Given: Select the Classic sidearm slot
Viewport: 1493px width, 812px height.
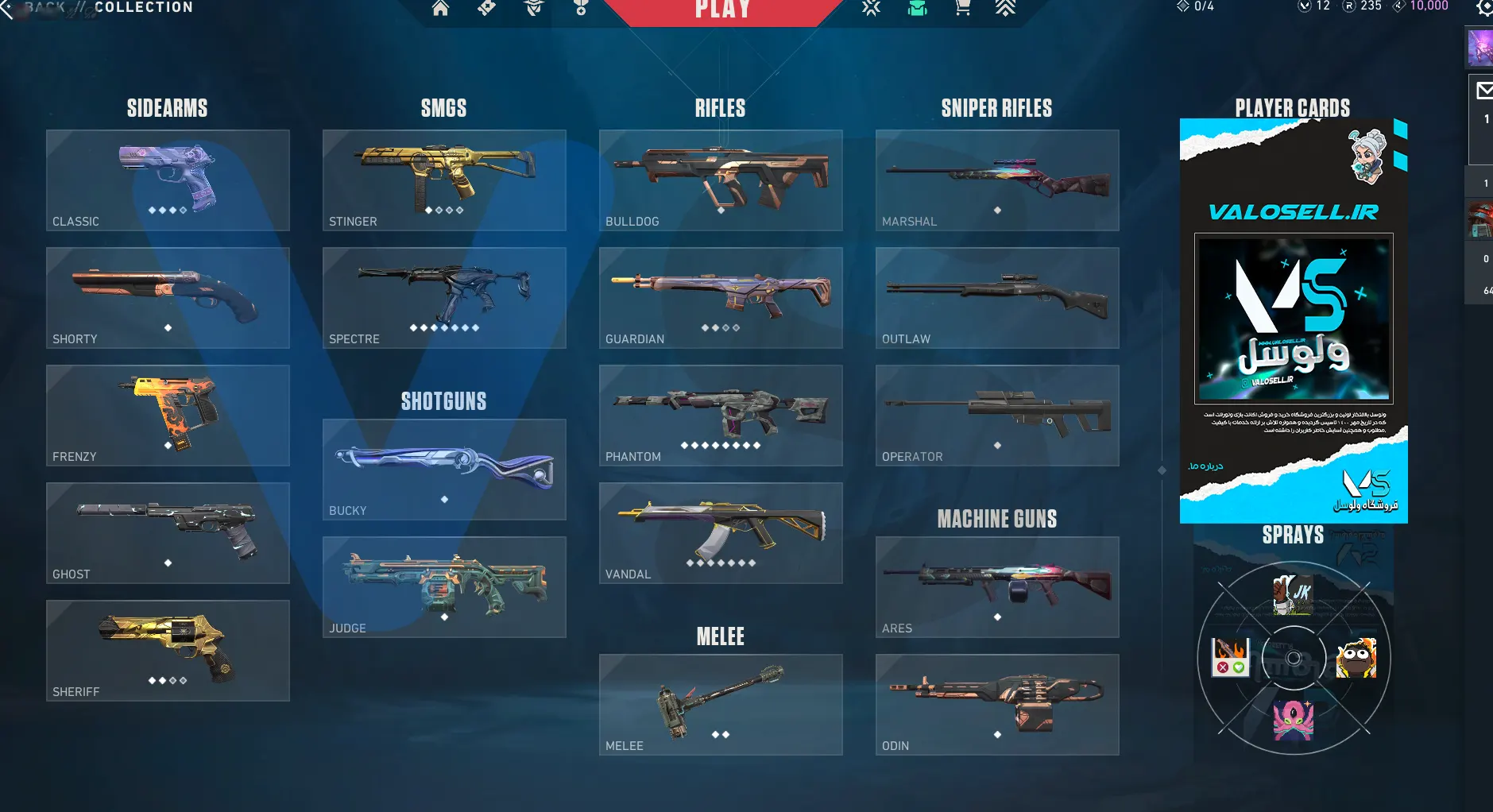Looking at the screenshot, I should (168, 180).
